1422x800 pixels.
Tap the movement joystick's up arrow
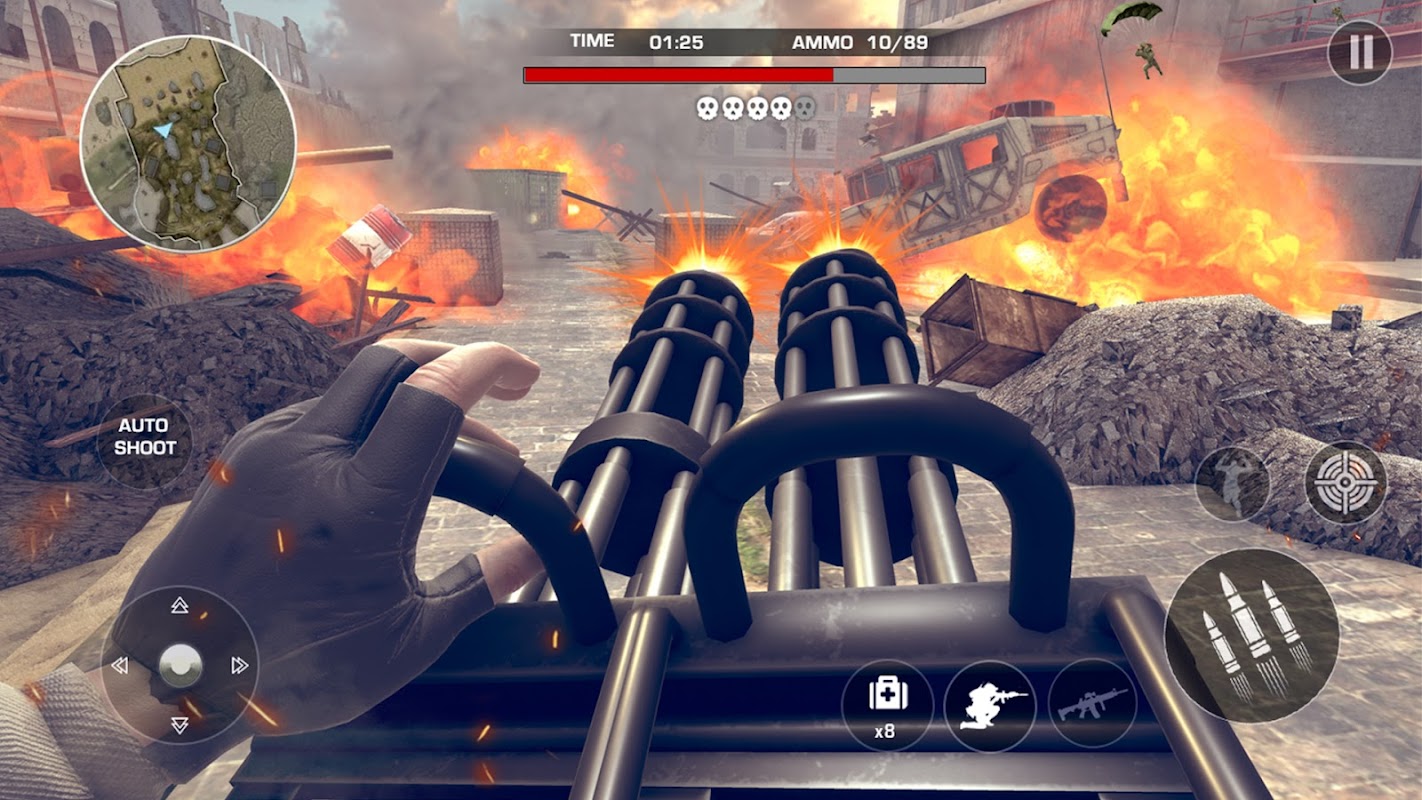(180, 605)
